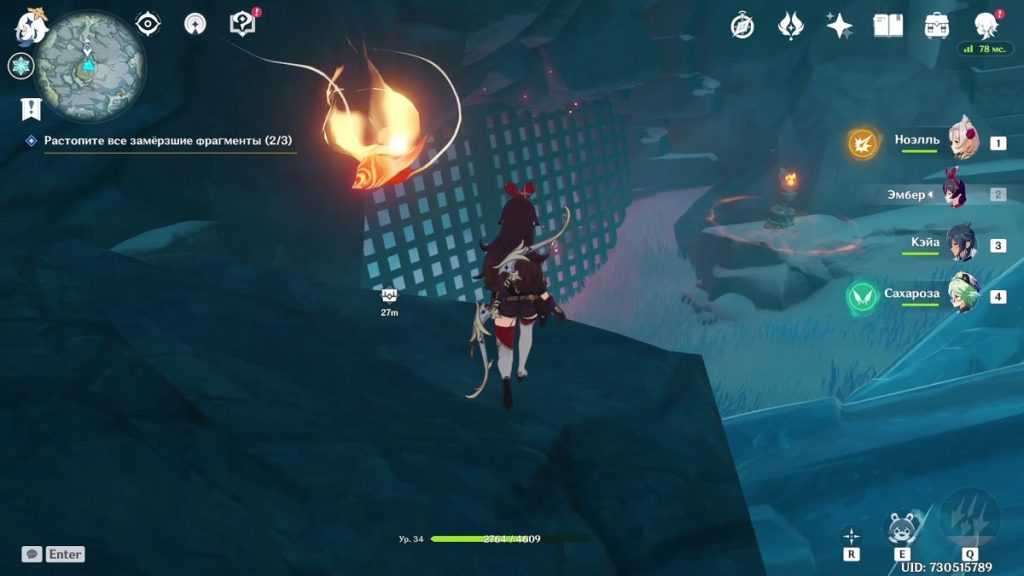Switch to party member Кэйа
The height and width of the screenshot is (576, 1024).
pos(961,245)
